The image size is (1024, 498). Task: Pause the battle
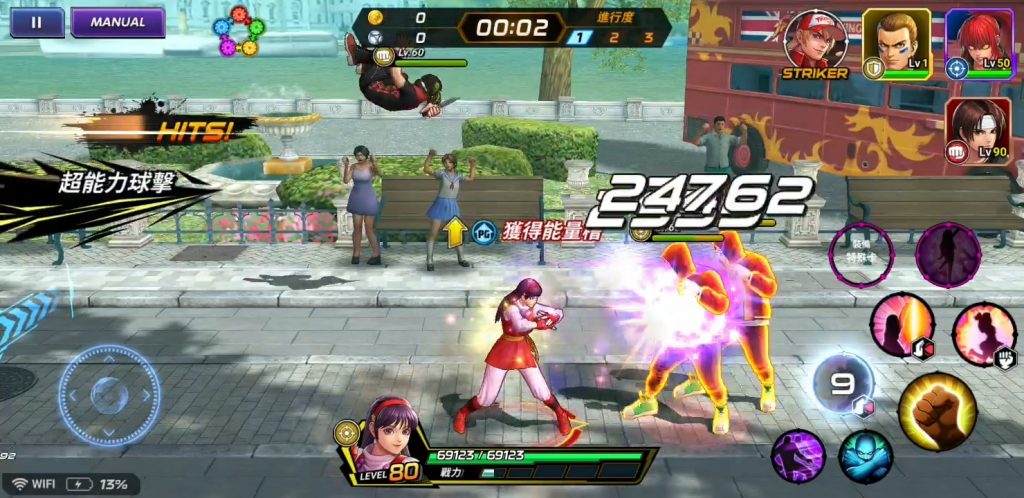(x=37, y=22)
